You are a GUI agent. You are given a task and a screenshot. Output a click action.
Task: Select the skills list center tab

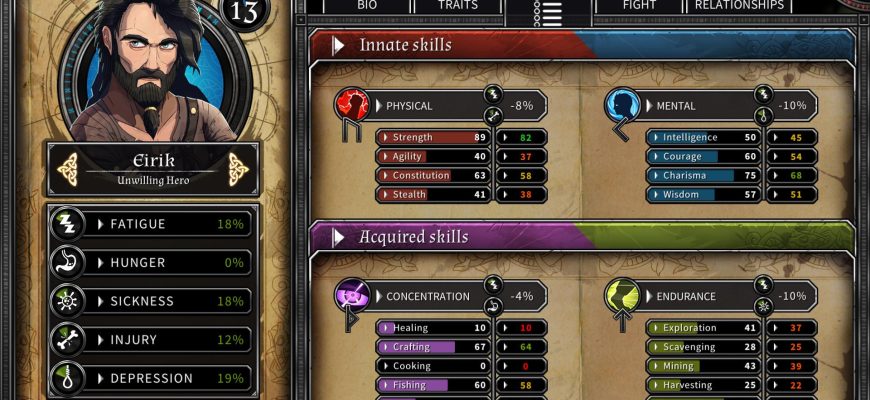pos(548,12)
